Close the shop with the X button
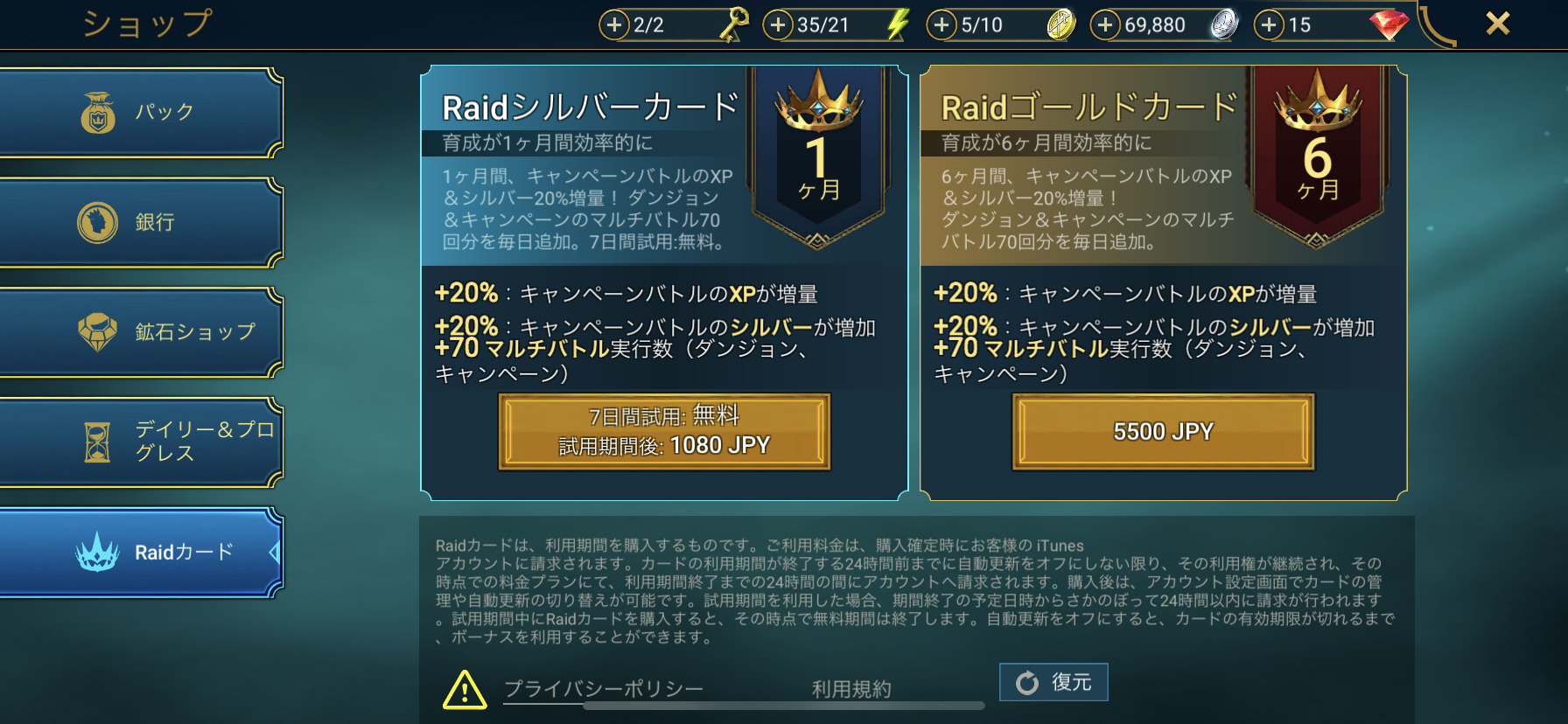The width and height of the screenshot is (1568, 724). tap(1497, 24)
